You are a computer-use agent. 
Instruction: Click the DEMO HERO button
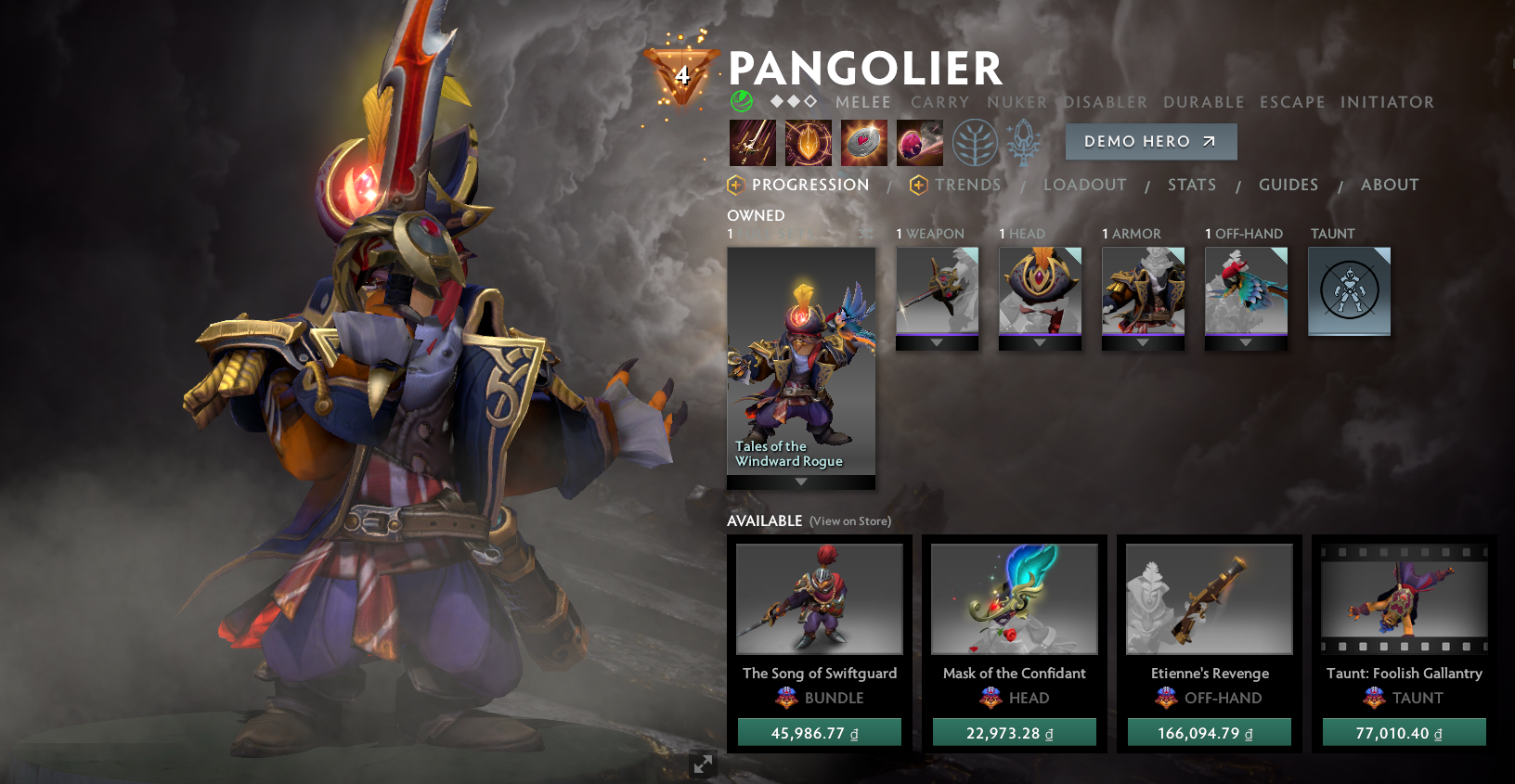pyautogui.click(x=1150, y=141)
